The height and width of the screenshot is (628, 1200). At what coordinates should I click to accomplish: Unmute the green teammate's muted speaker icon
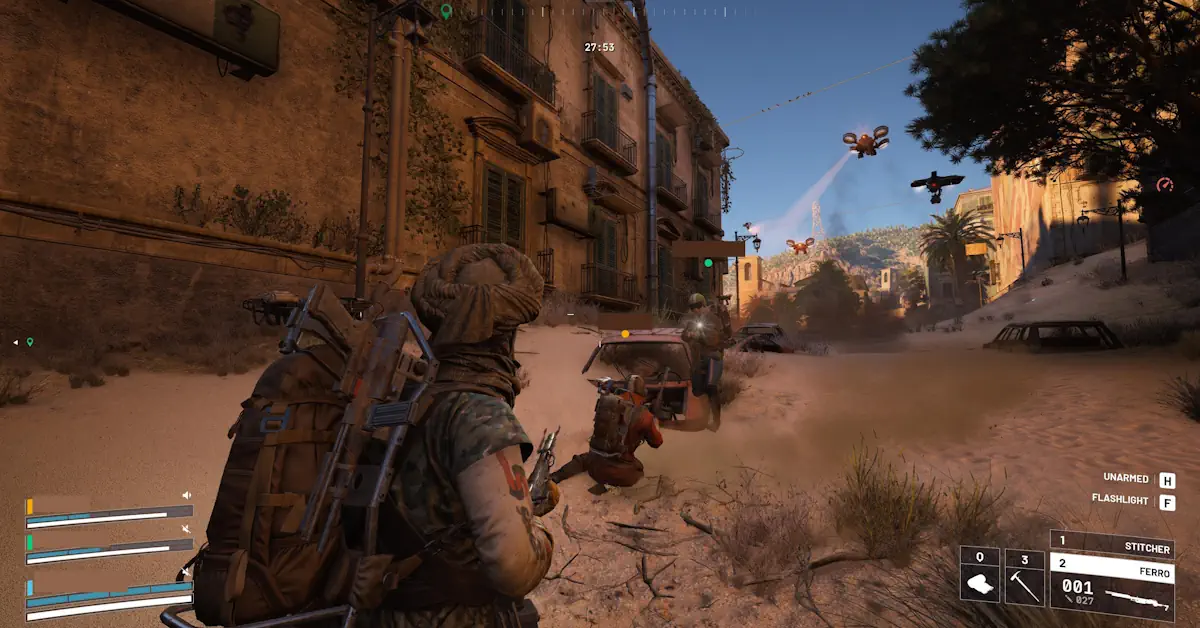(x=186, y=529)
